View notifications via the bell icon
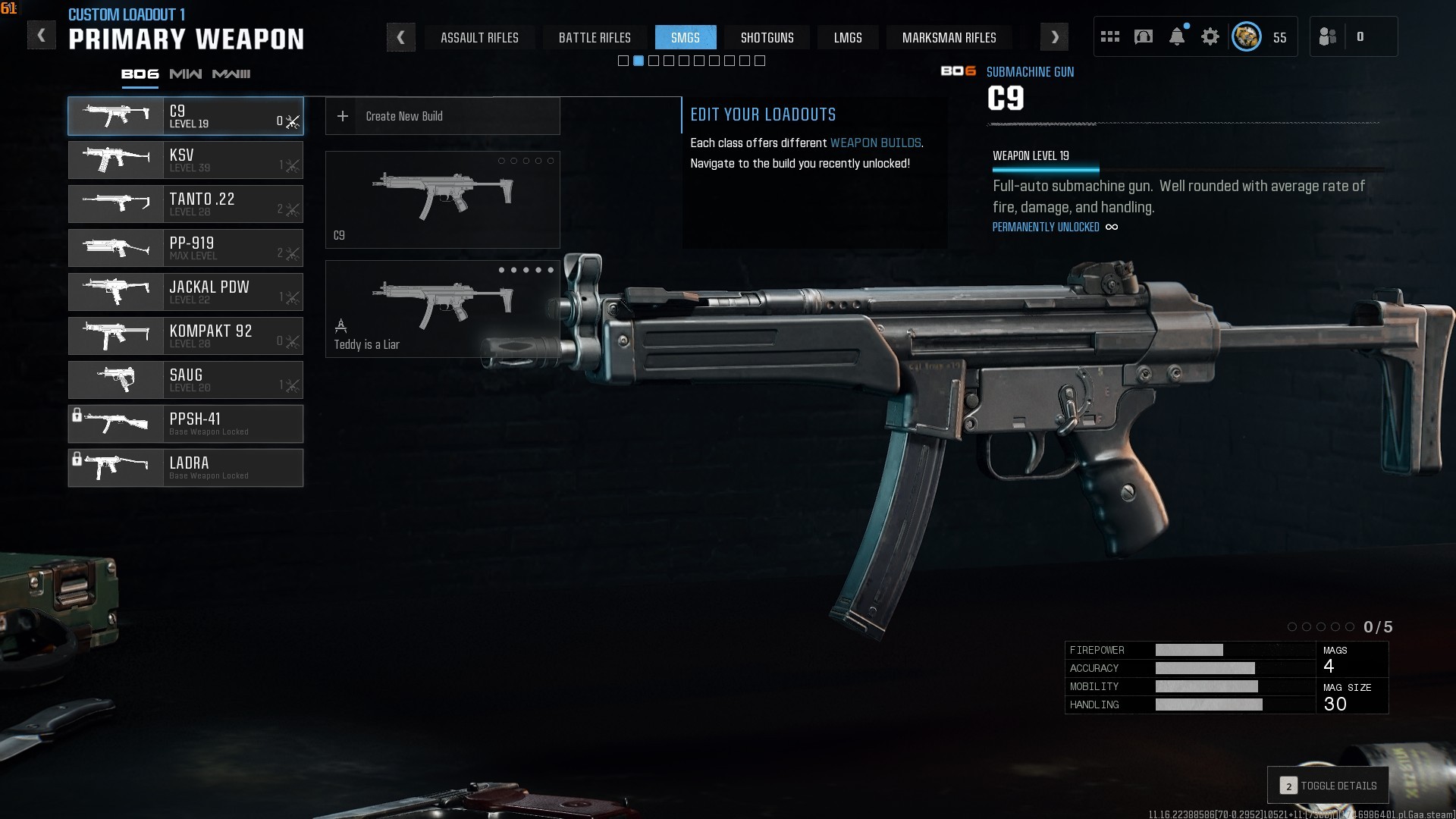 1177,37
